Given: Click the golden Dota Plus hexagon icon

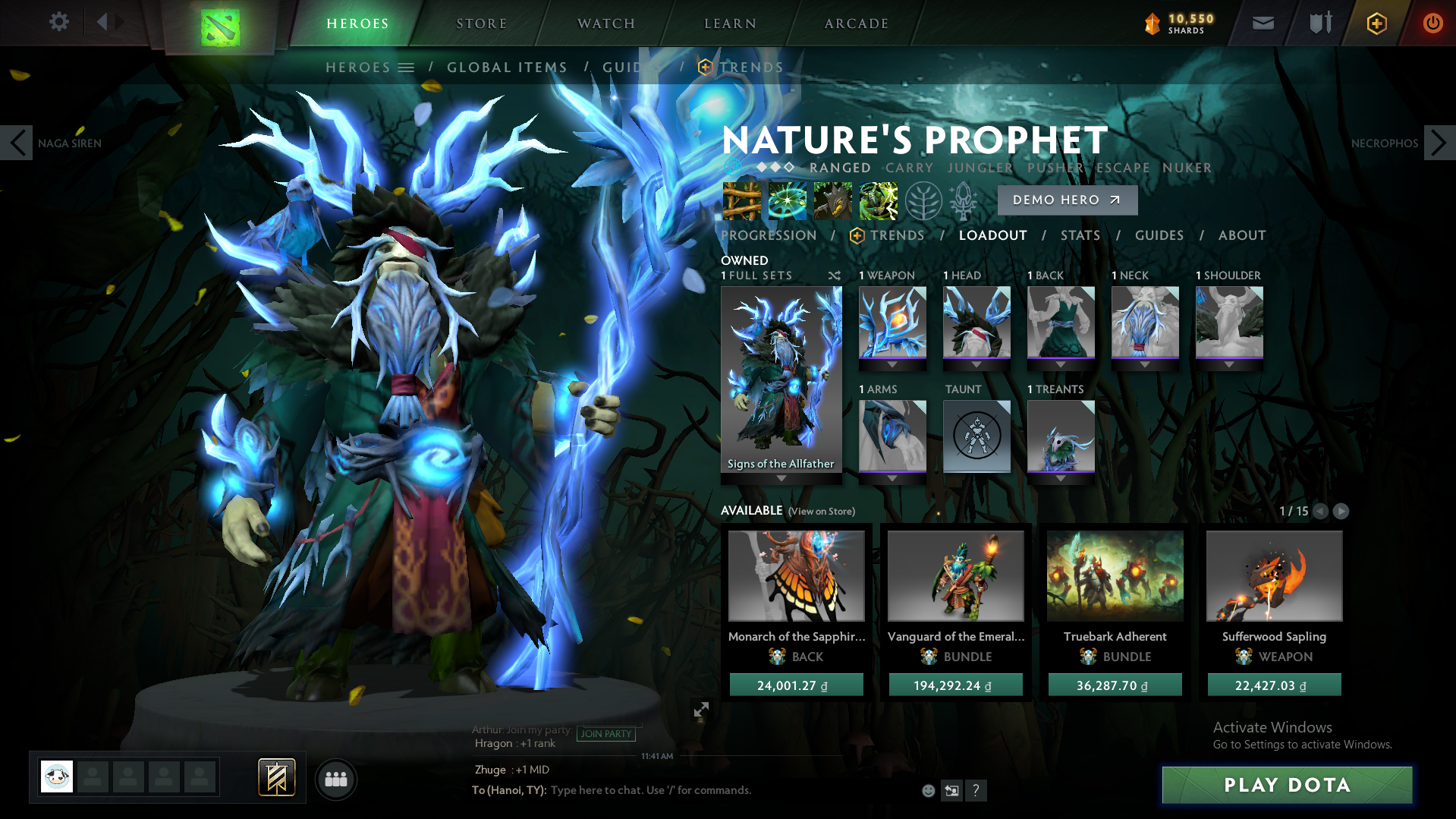Looking at the screenshot, I should pos(1376,23).
